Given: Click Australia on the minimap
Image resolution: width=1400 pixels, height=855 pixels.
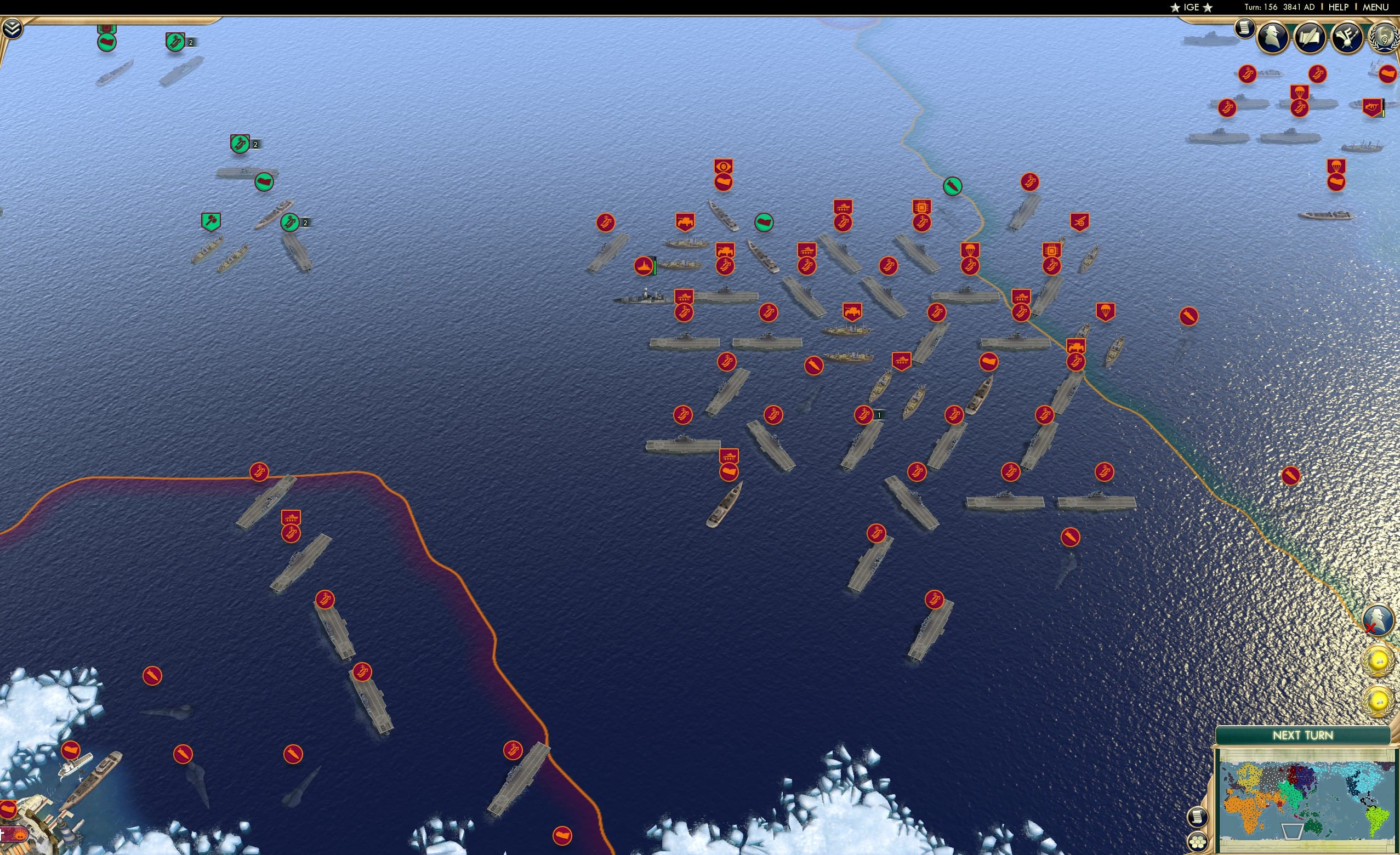Looking at the screenshot, I should pos(1315,828).
